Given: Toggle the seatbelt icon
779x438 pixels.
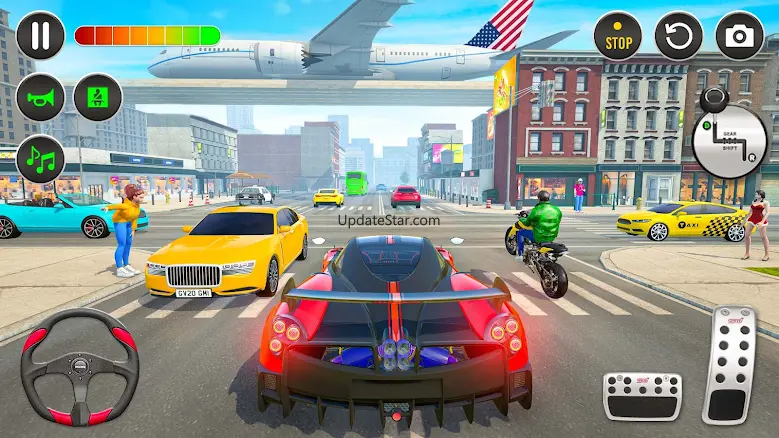Looking at the screenshot, I should [x=98, y=98].
